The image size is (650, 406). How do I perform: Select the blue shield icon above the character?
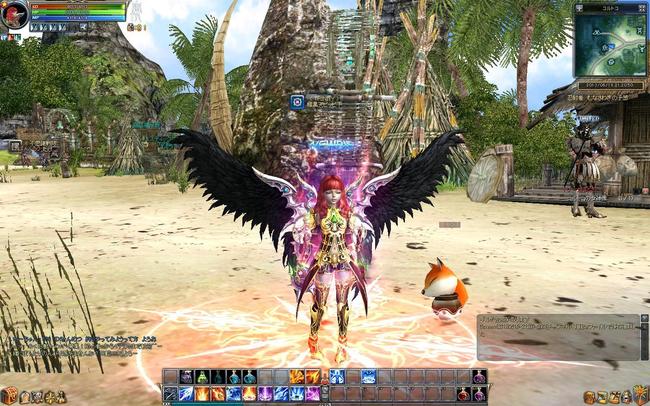tap(297, 101)
